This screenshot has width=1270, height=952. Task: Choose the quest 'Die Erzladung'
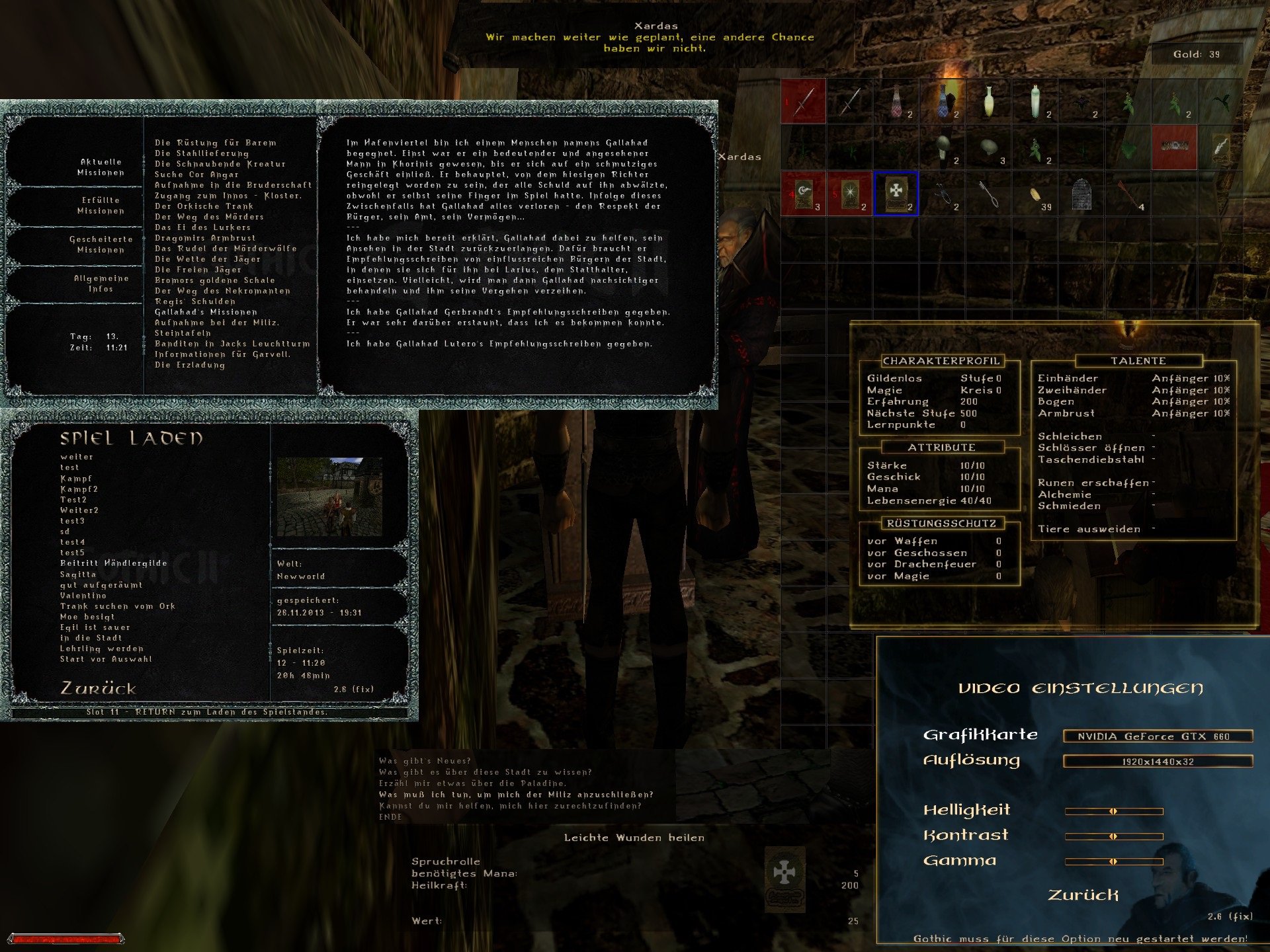[190, 365]
